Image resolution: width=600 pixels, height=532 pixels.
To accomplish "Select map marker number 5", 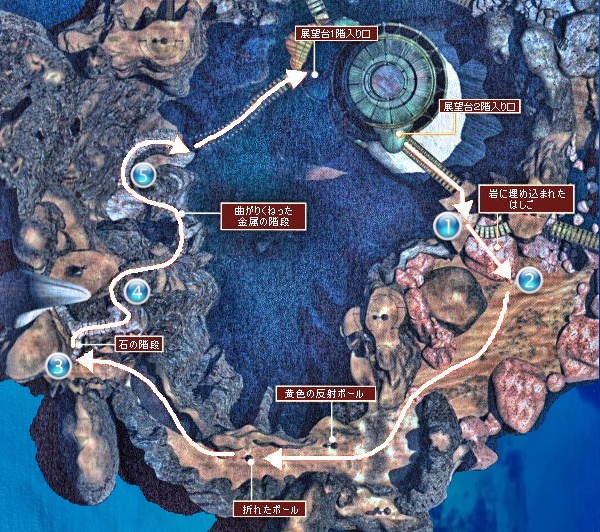I will click(144, 174).
